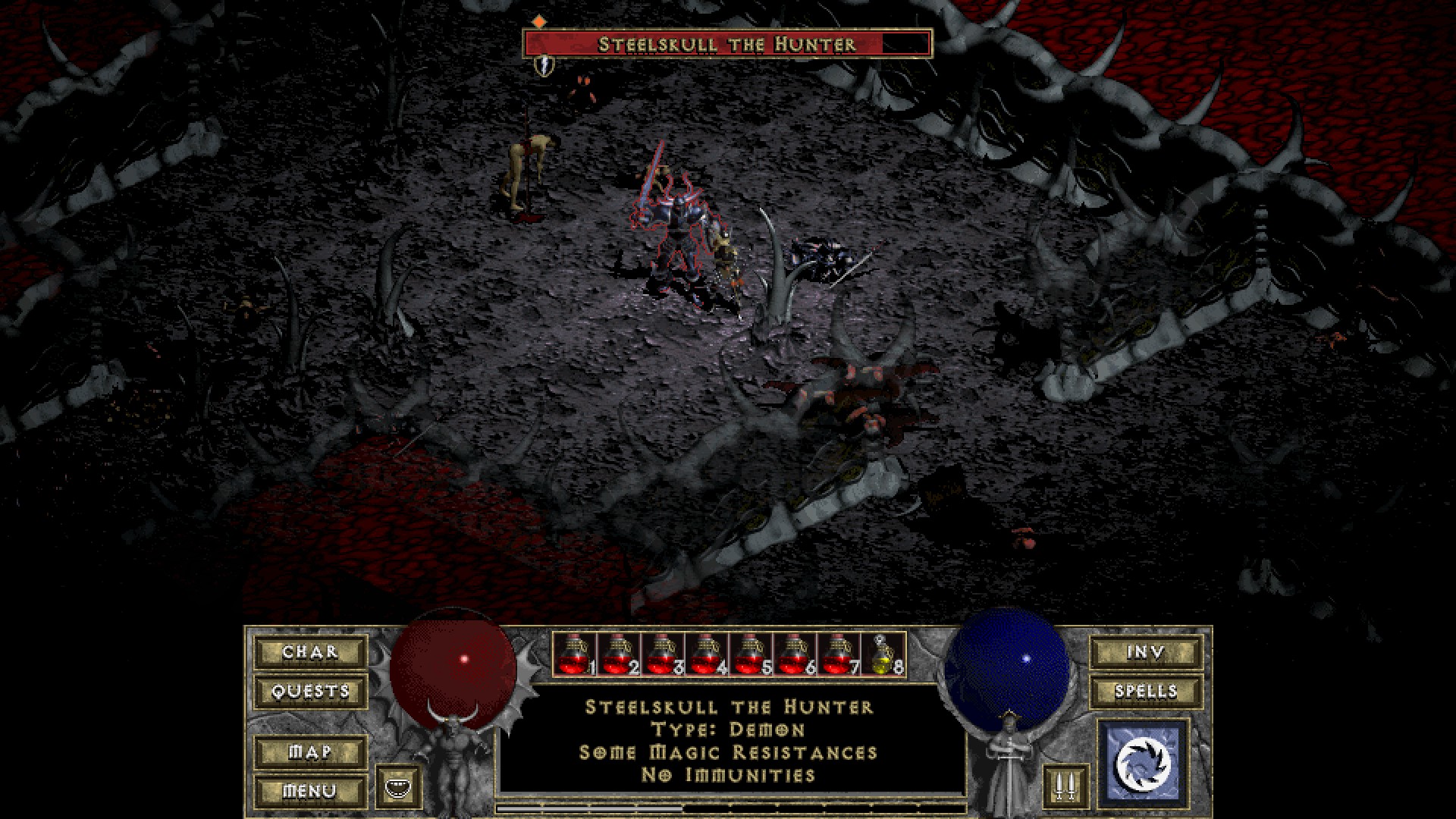1456x819 pixels.
Task: Select the red potion in belt slot 2
Action: pos(618,654)
